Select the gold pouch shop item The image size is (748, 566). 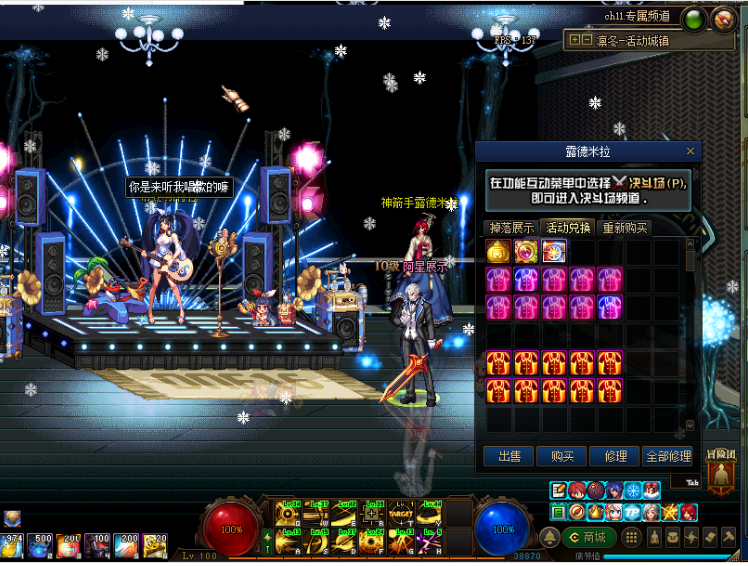(498, 251)
